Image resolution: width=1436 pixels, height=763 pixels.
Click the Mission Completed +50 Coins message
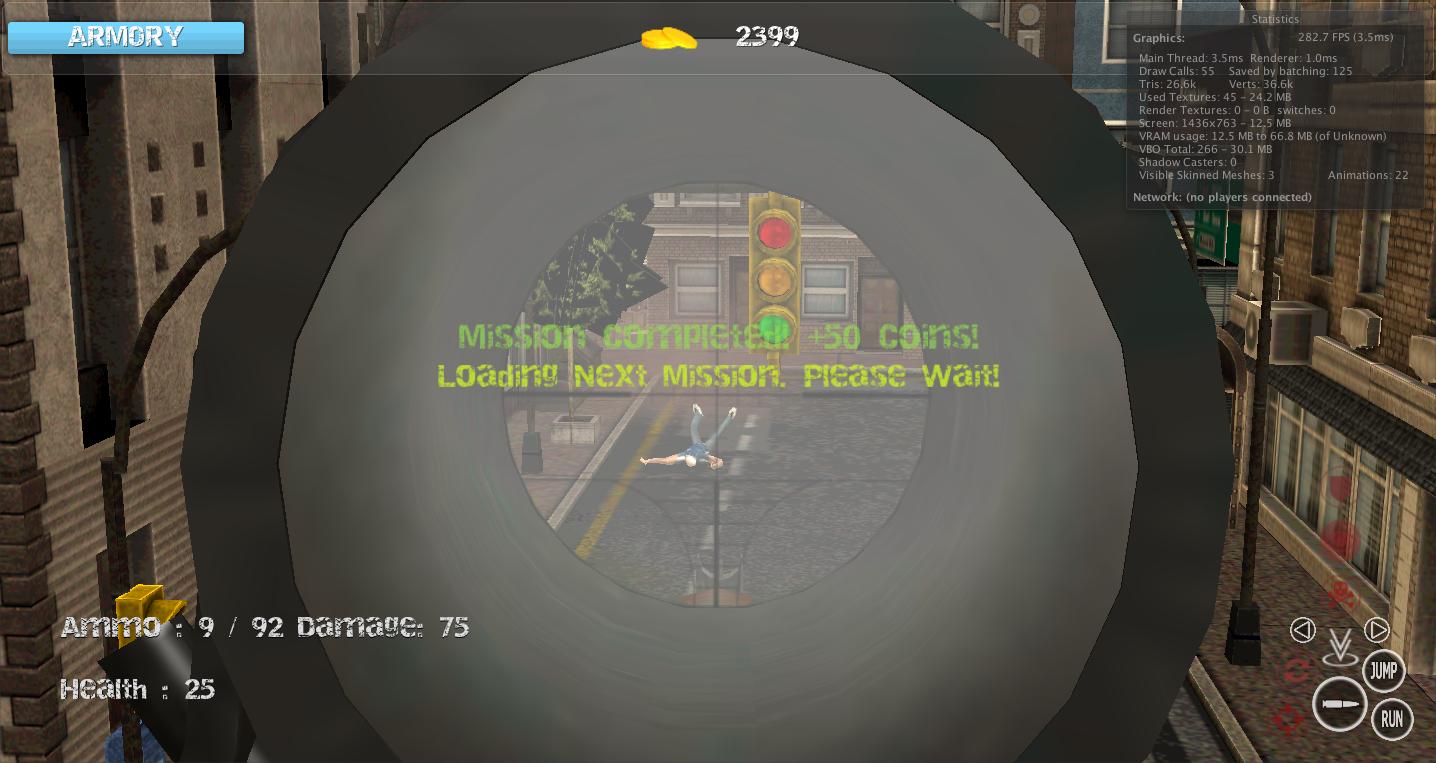[718, 337]
